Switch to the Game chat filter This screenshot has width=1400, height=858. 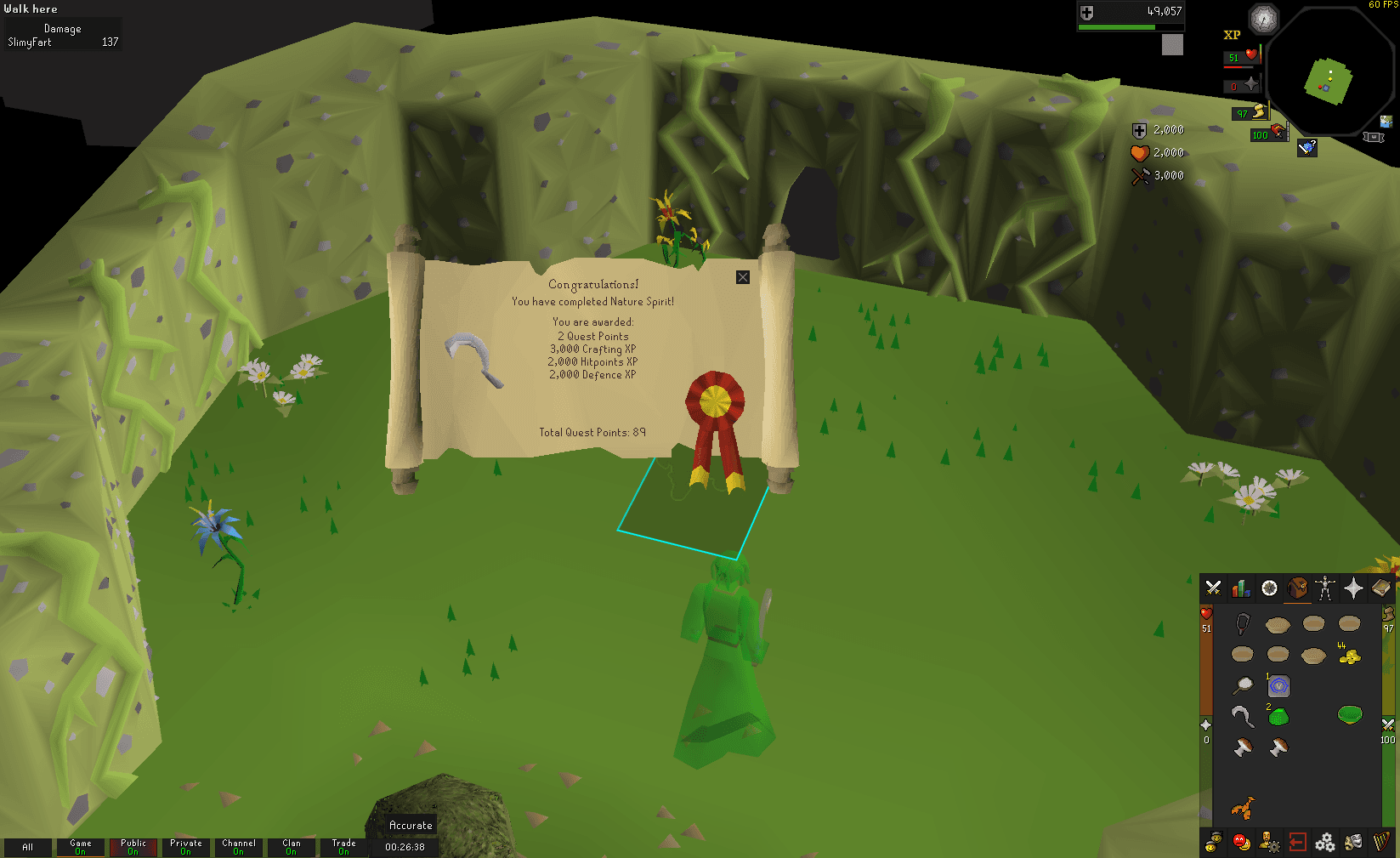(80, 847)
